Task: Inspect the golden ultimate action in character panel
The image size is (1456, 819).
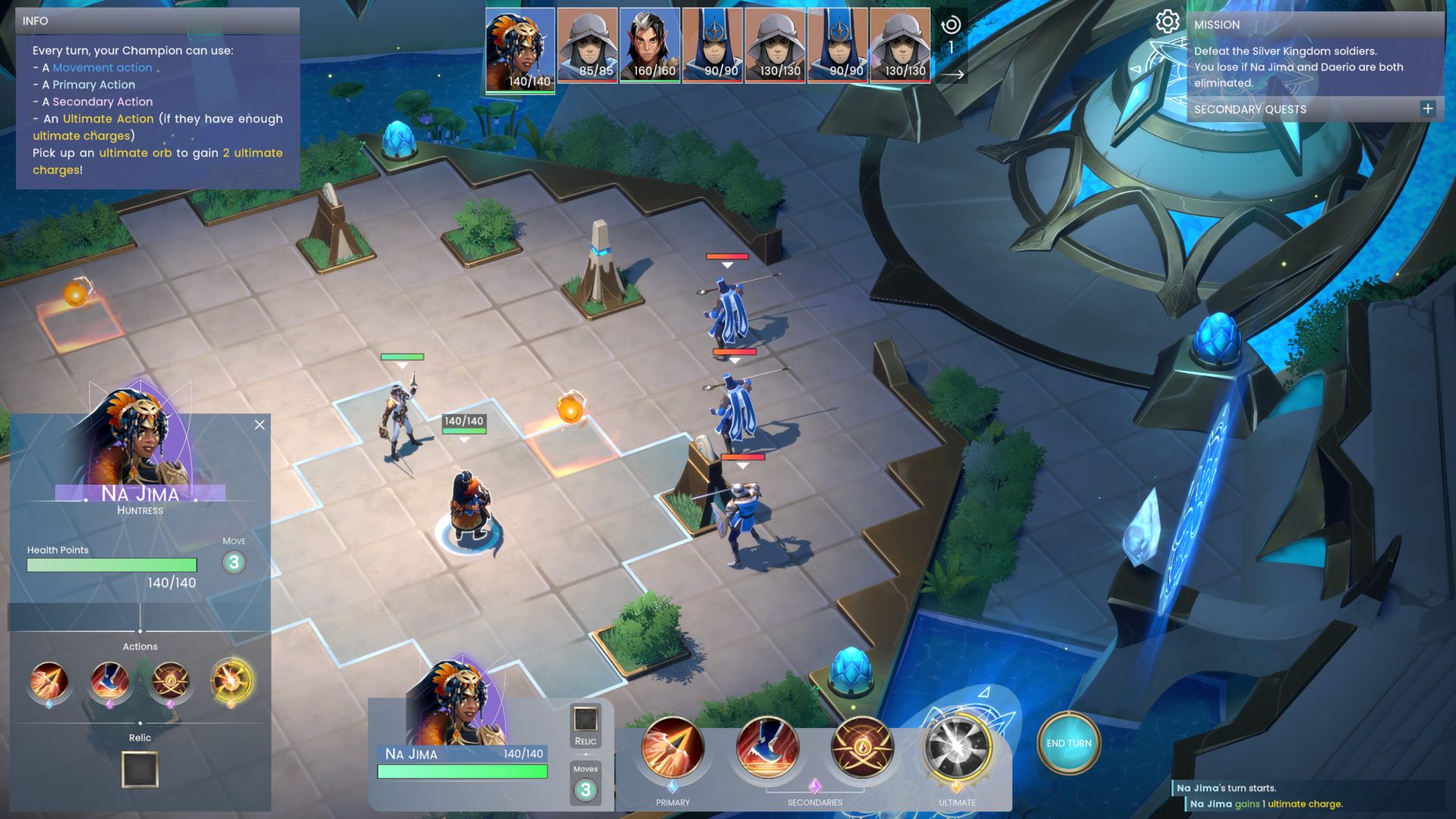Action: [x=231, y=680]
